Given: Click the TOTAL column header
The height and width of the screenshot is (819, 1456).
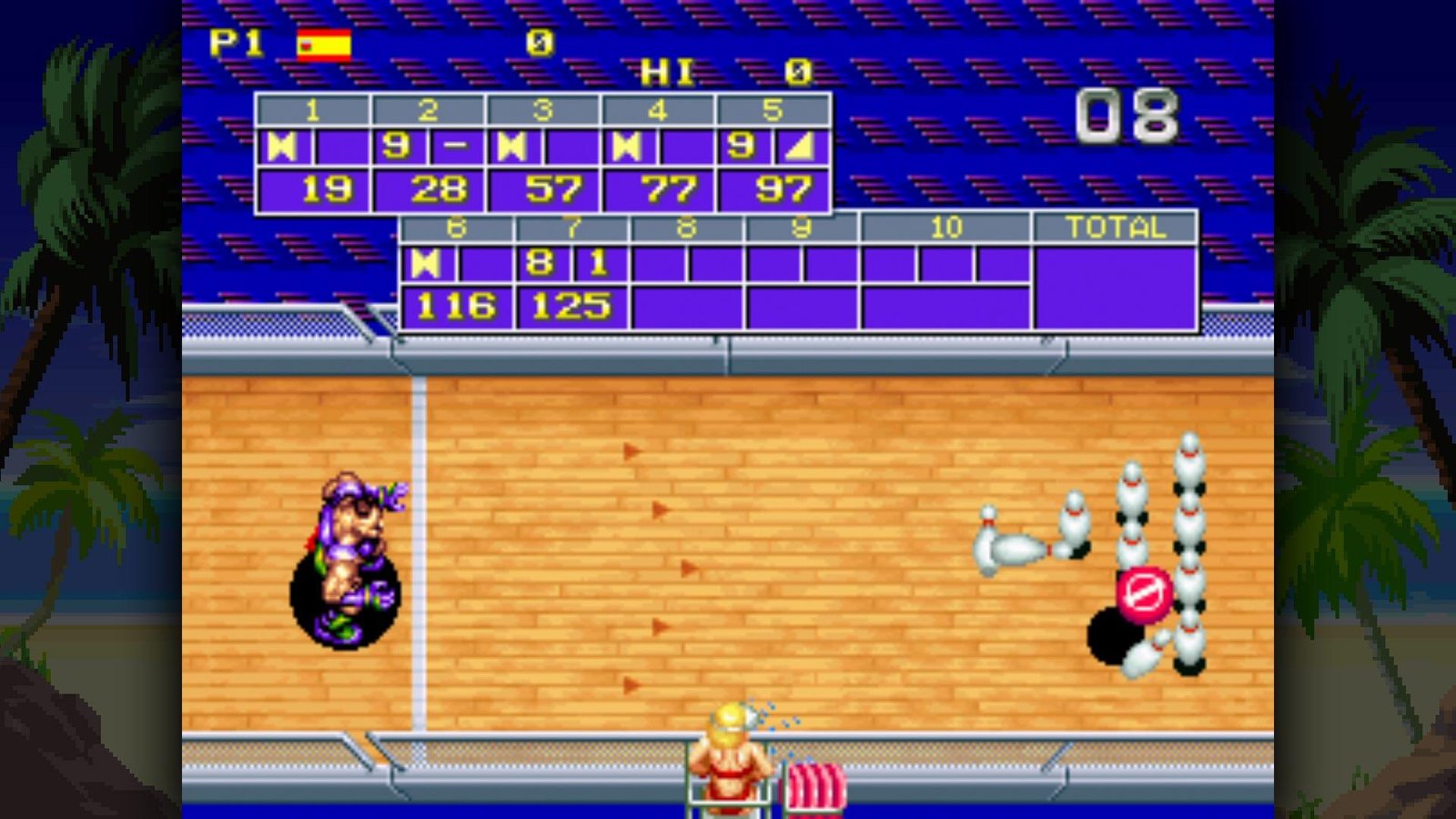Looking at the screenshot, I should click(1114, 228).
